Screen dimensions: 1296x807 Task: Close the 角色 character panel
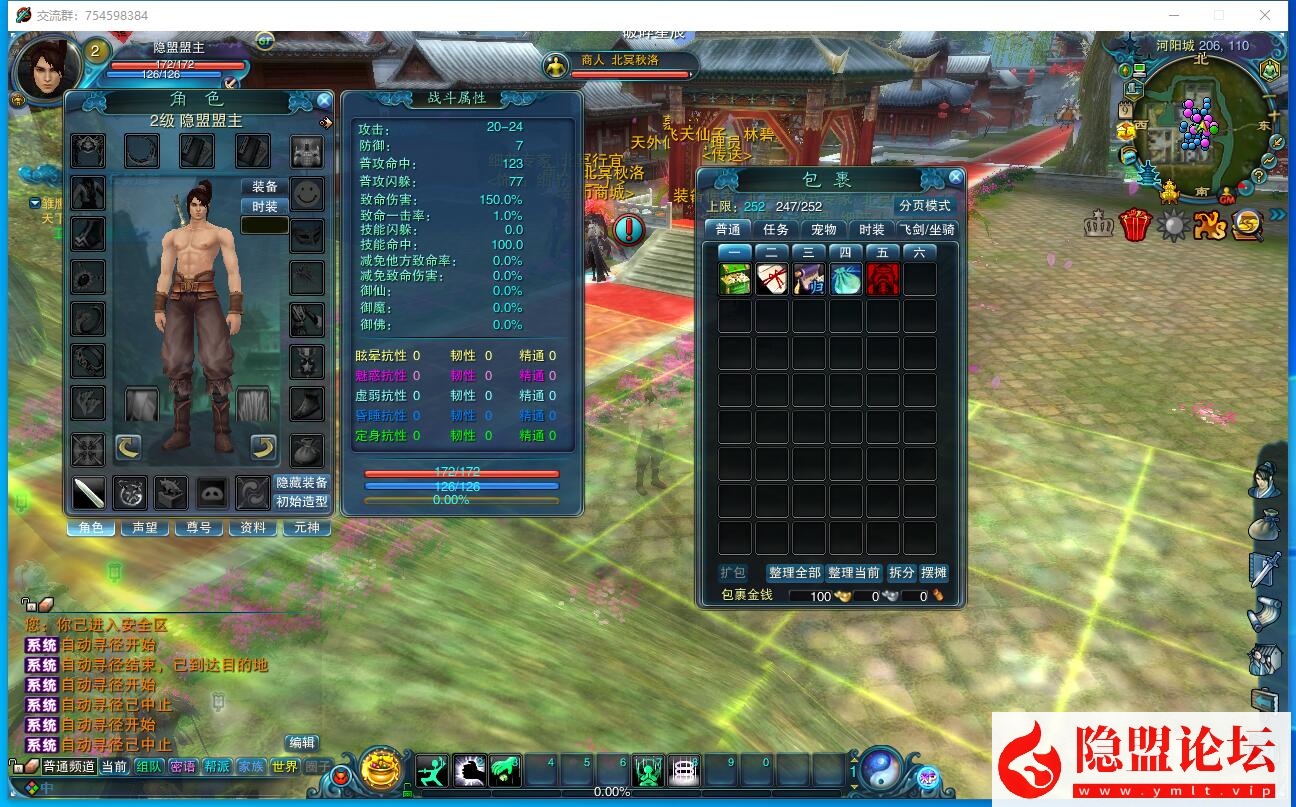pyautogui.click(x=324, y=101)
